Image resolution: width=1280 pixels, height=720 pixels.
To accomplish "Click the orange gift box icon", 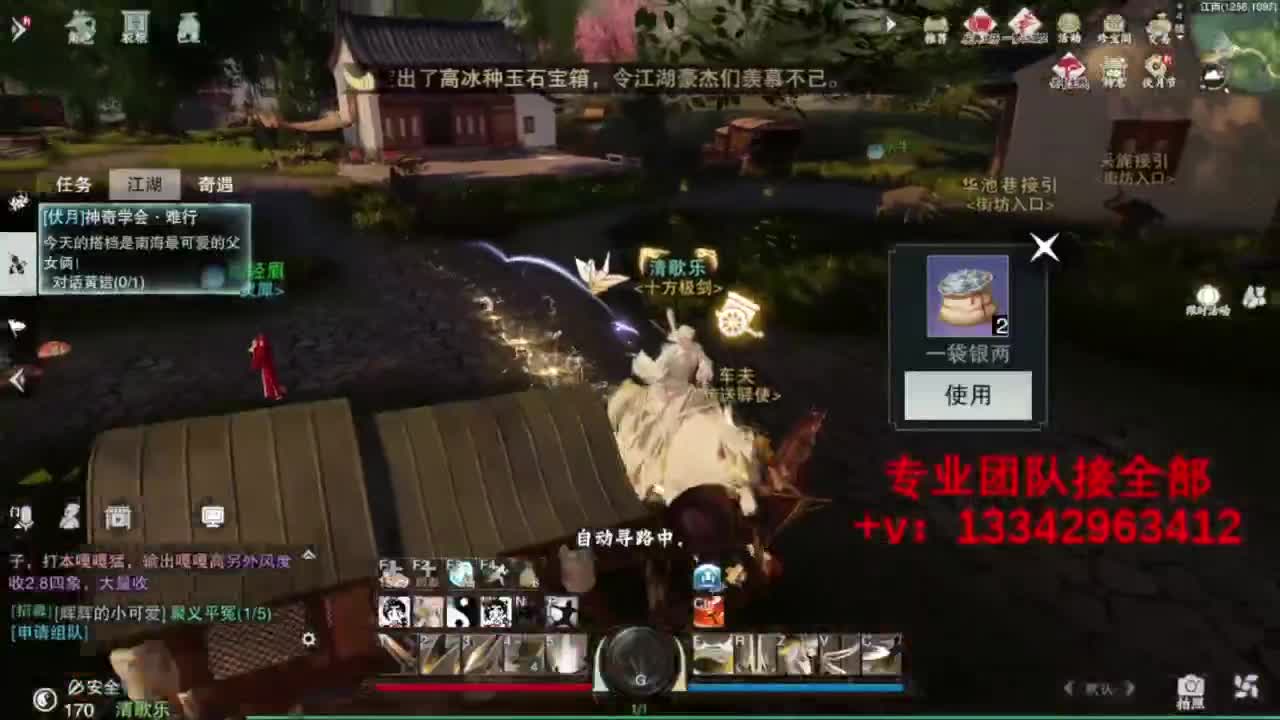I will point(708,610).
